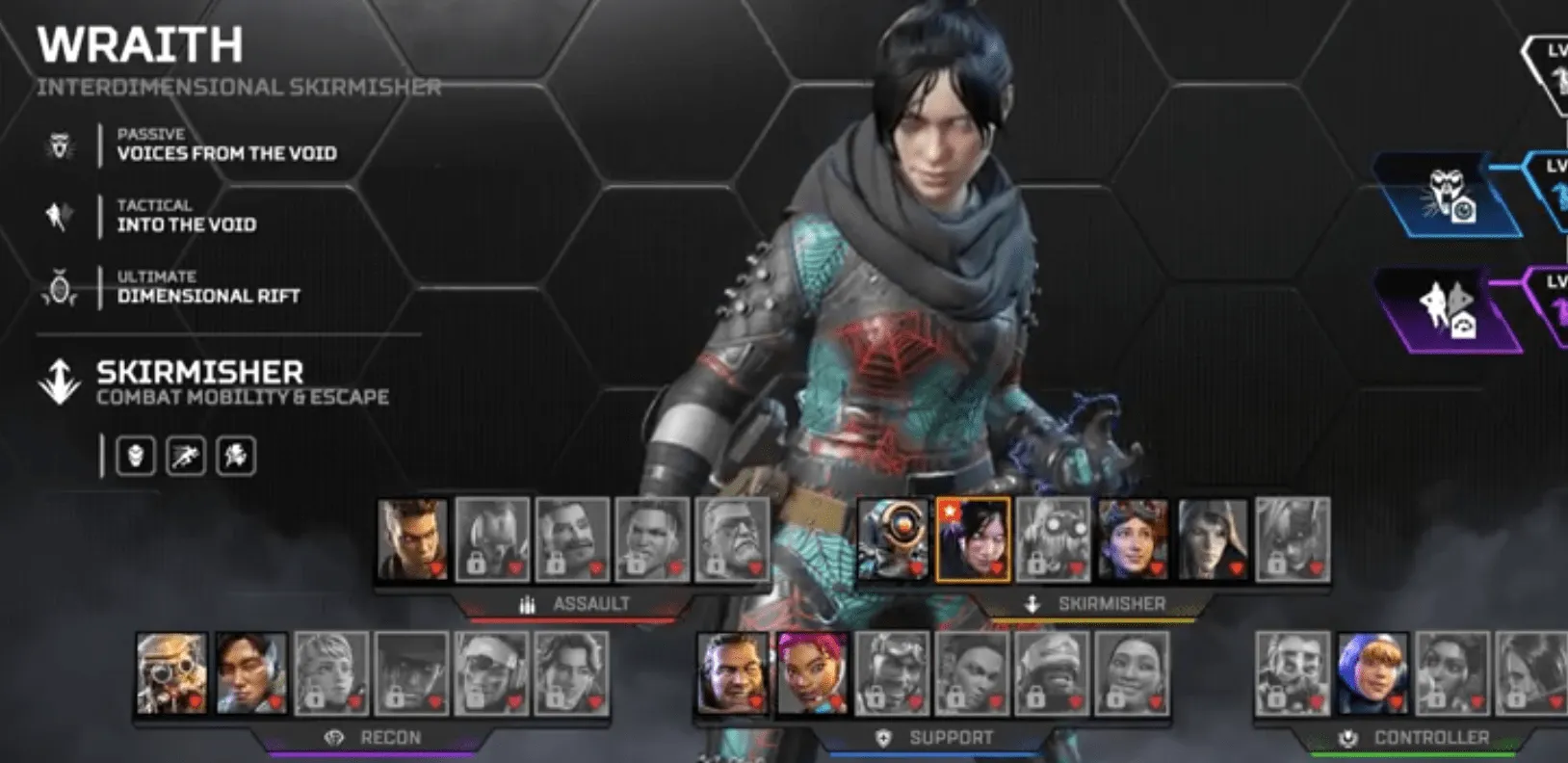
Task: Choose the locked Fuse portrait with mustache
Action: (572, 539)
